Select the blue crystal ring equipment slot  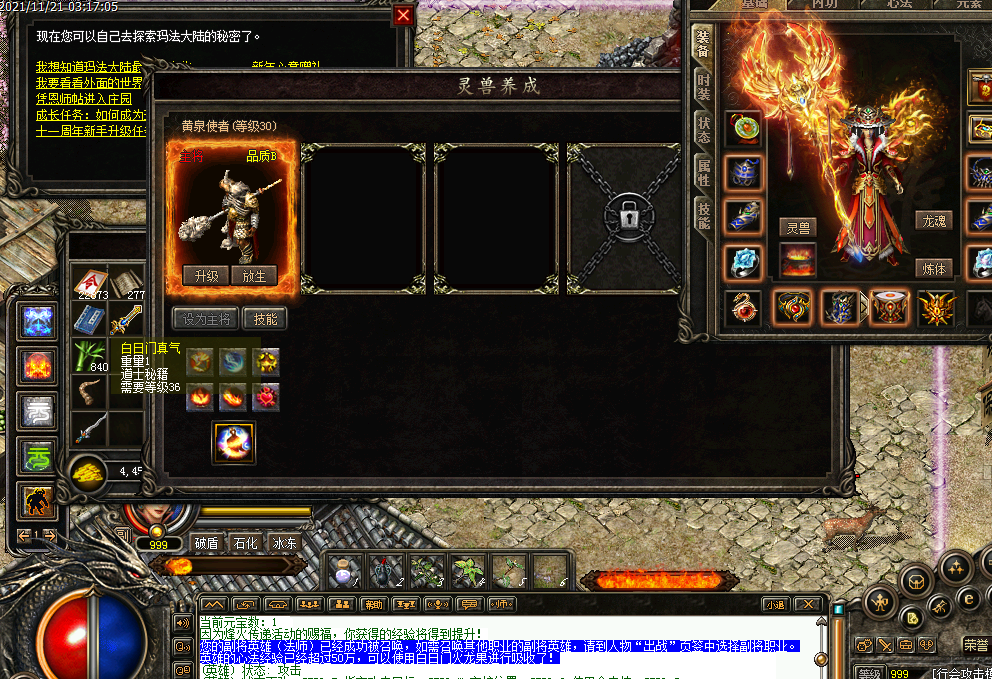[743, 261]
